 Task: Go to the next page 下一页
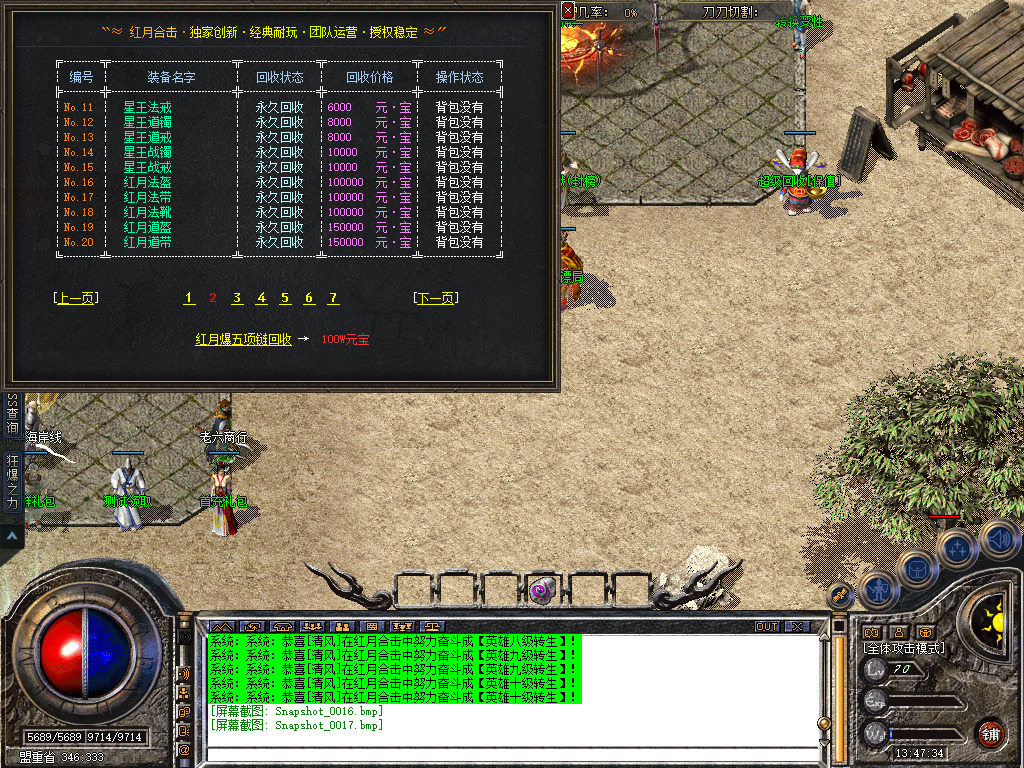(435, 298)
